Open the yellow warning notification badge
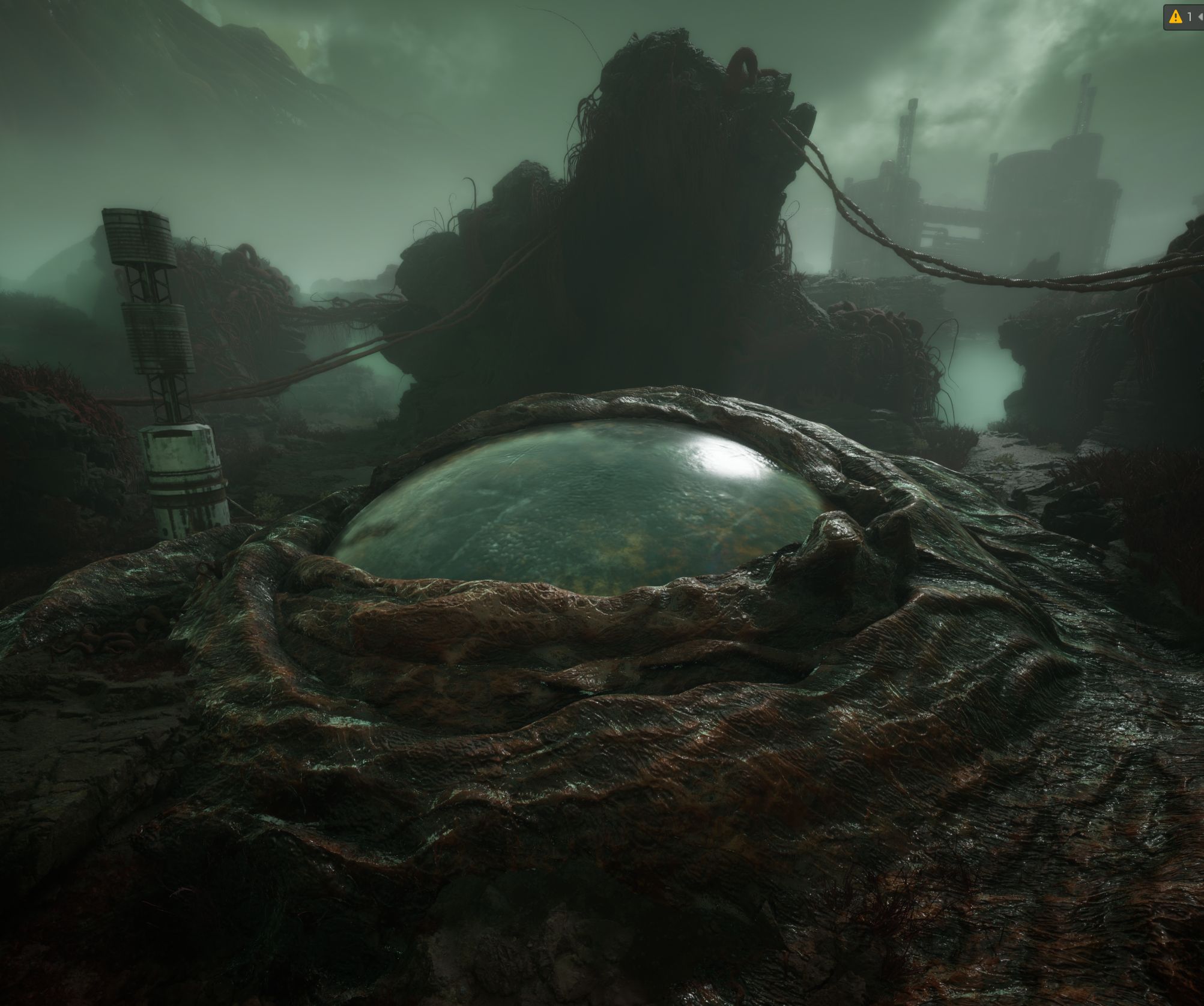The height and width of the screenshot is (1006, 1204). pyautogui.click(x=1175, y=17)
